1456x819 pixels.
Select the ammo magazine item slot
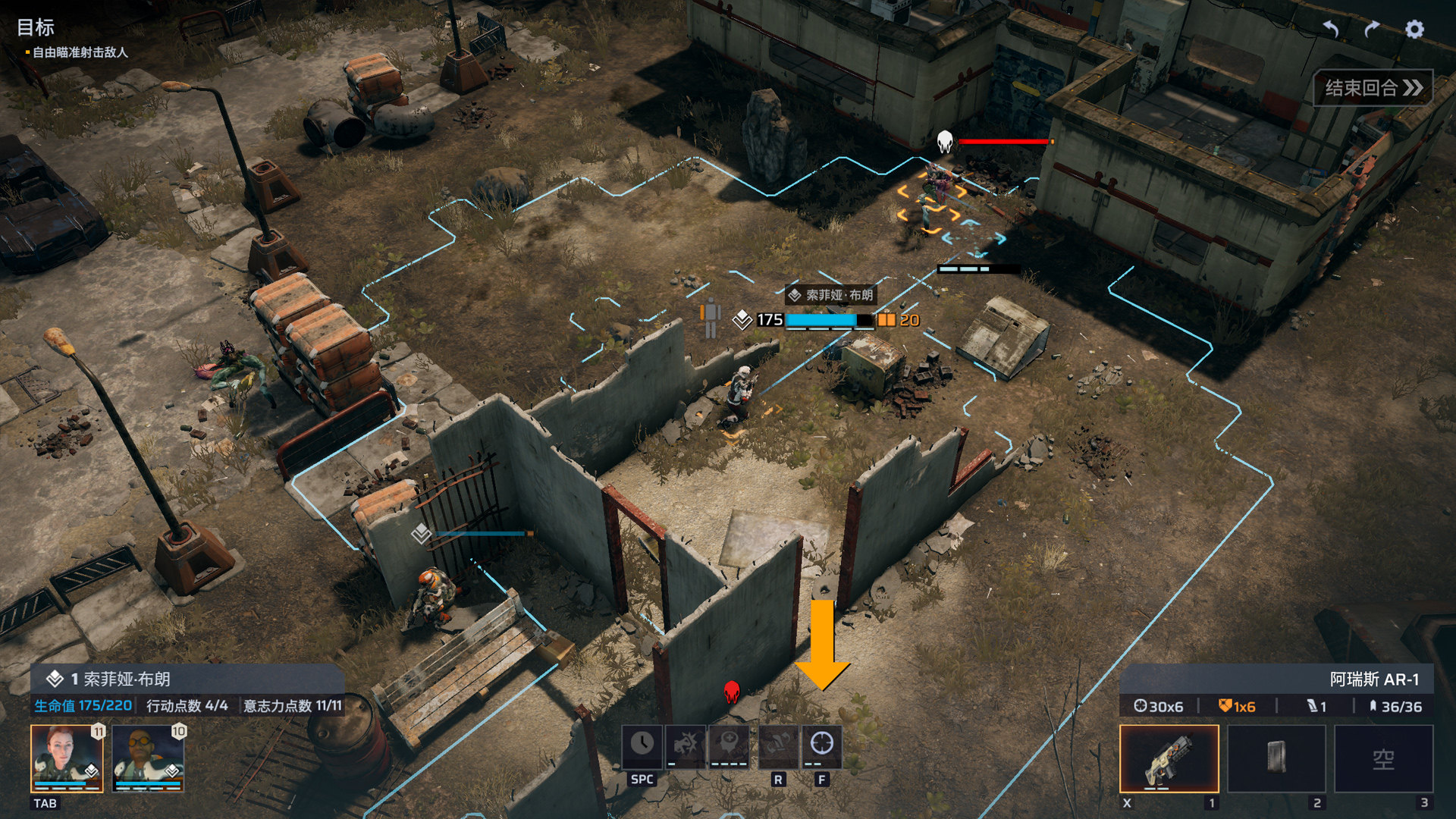point(1276,758)
